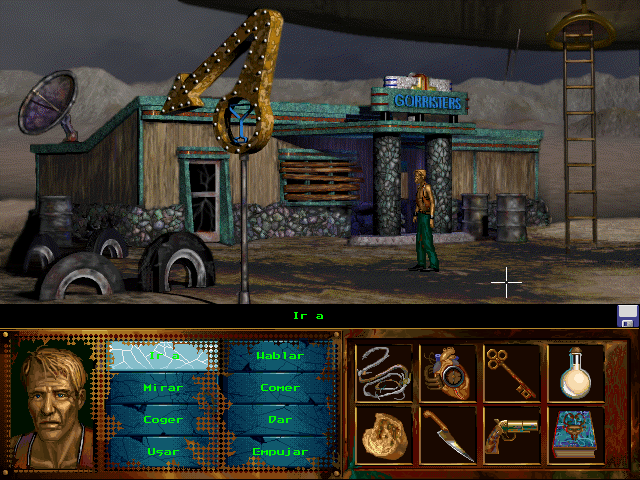Image resolution: width=640 pixels, height=480 pixels.
Task: Open the floppy disk save menu
Action: (627, 316)
